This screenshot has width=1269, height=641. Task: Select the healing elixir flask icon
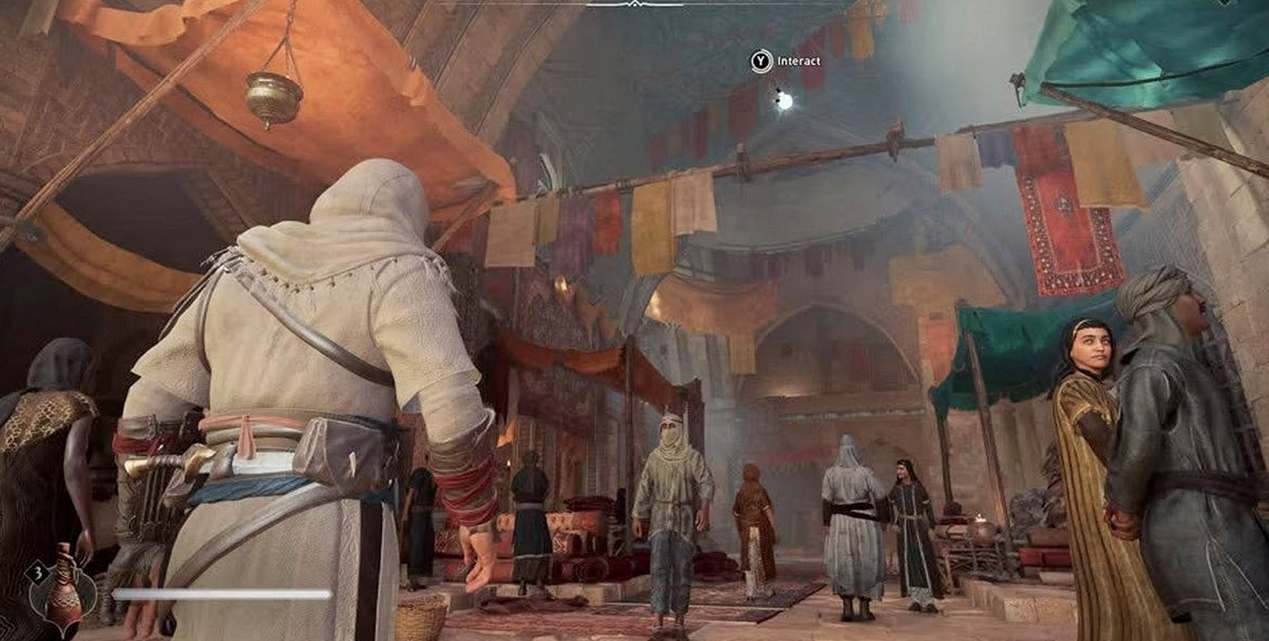[64, 591]
